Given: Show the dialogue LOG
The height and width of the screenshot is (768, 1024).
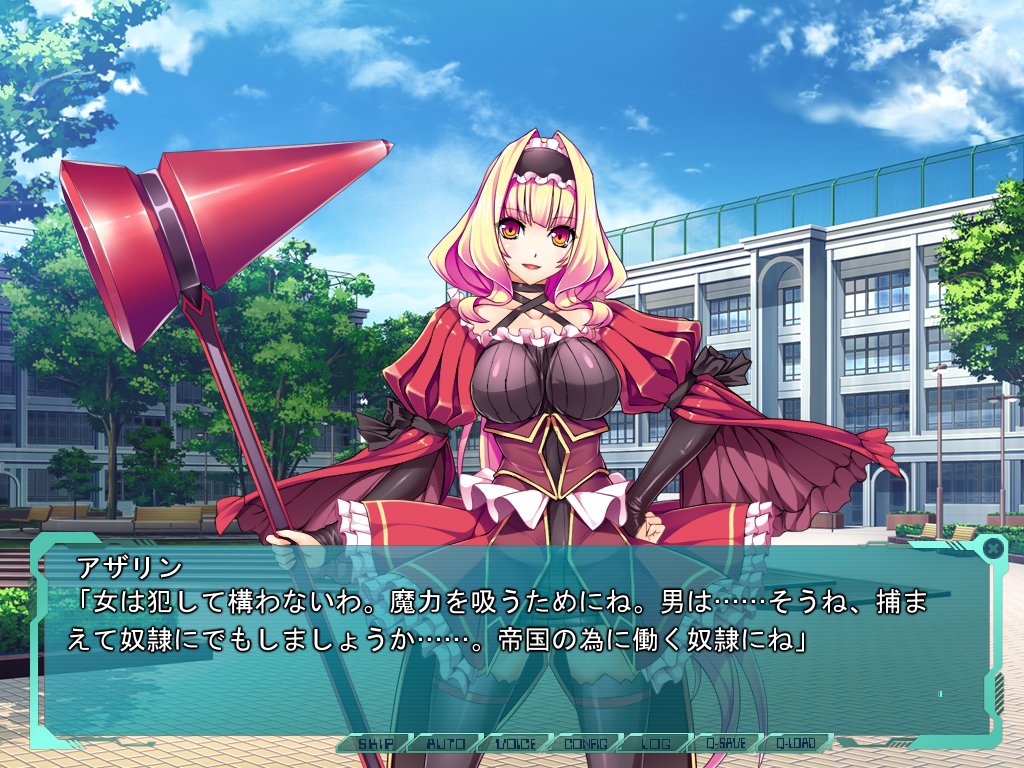Looking at the screenshot, I should click(x=653, y=743).
